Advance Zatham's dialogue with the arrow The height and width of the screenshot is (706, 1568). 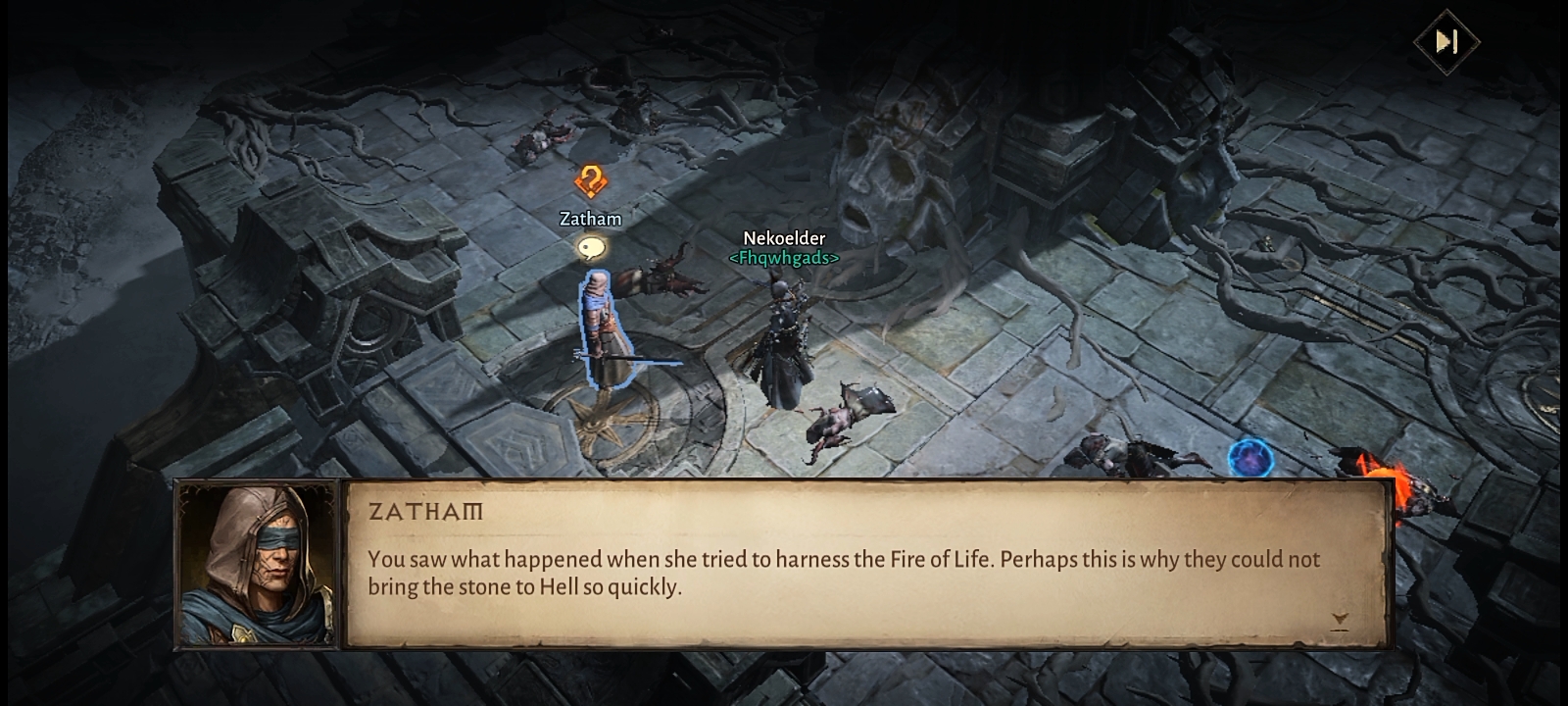pos(1340,620)
